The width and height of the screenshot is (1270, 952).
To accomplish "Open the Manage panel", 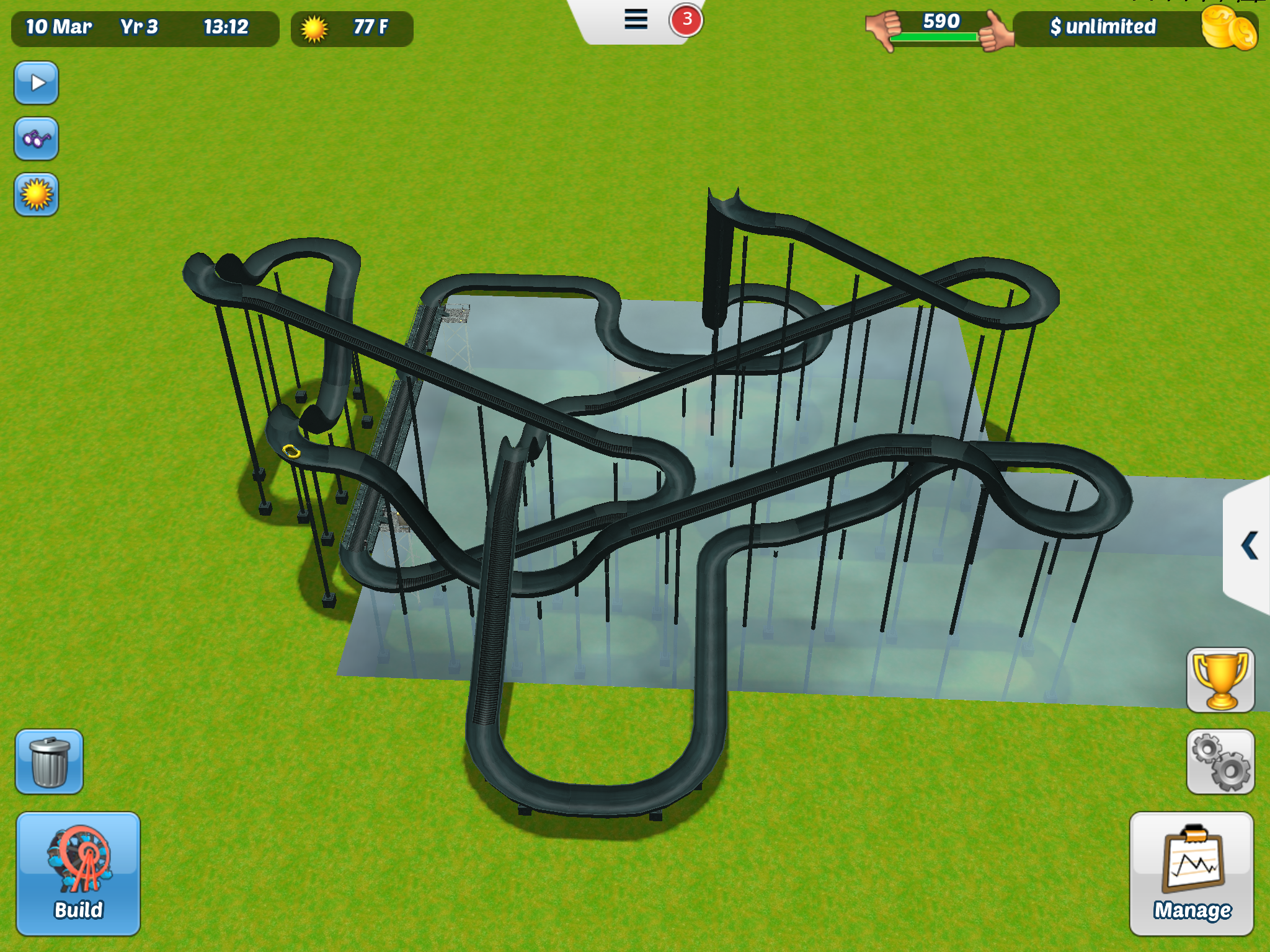I will 1191,873.
